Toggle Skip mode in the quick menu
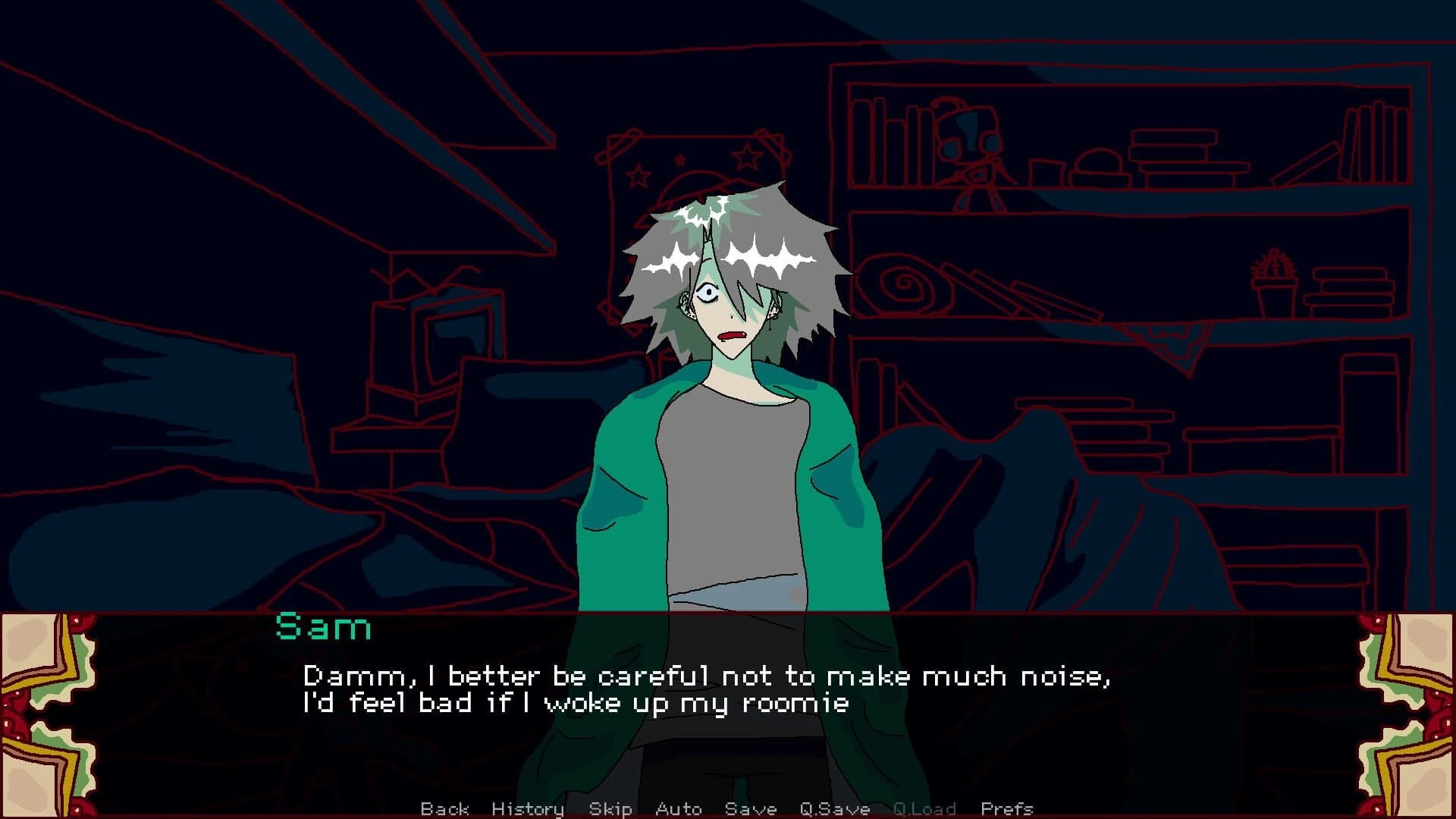 tap(611, 808)
